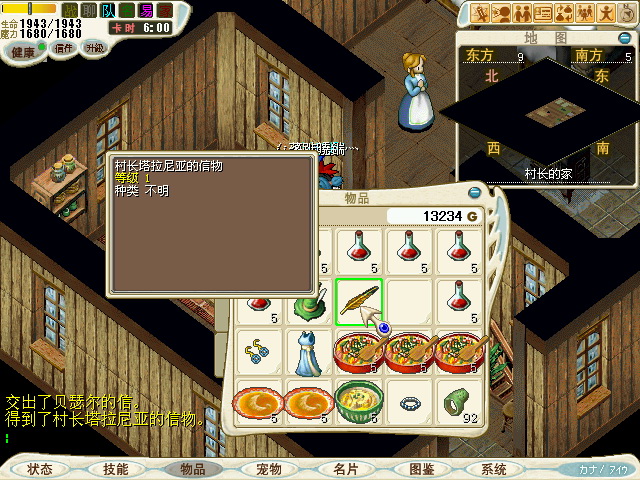Open the 宠物 pets menu

(269, 468)
